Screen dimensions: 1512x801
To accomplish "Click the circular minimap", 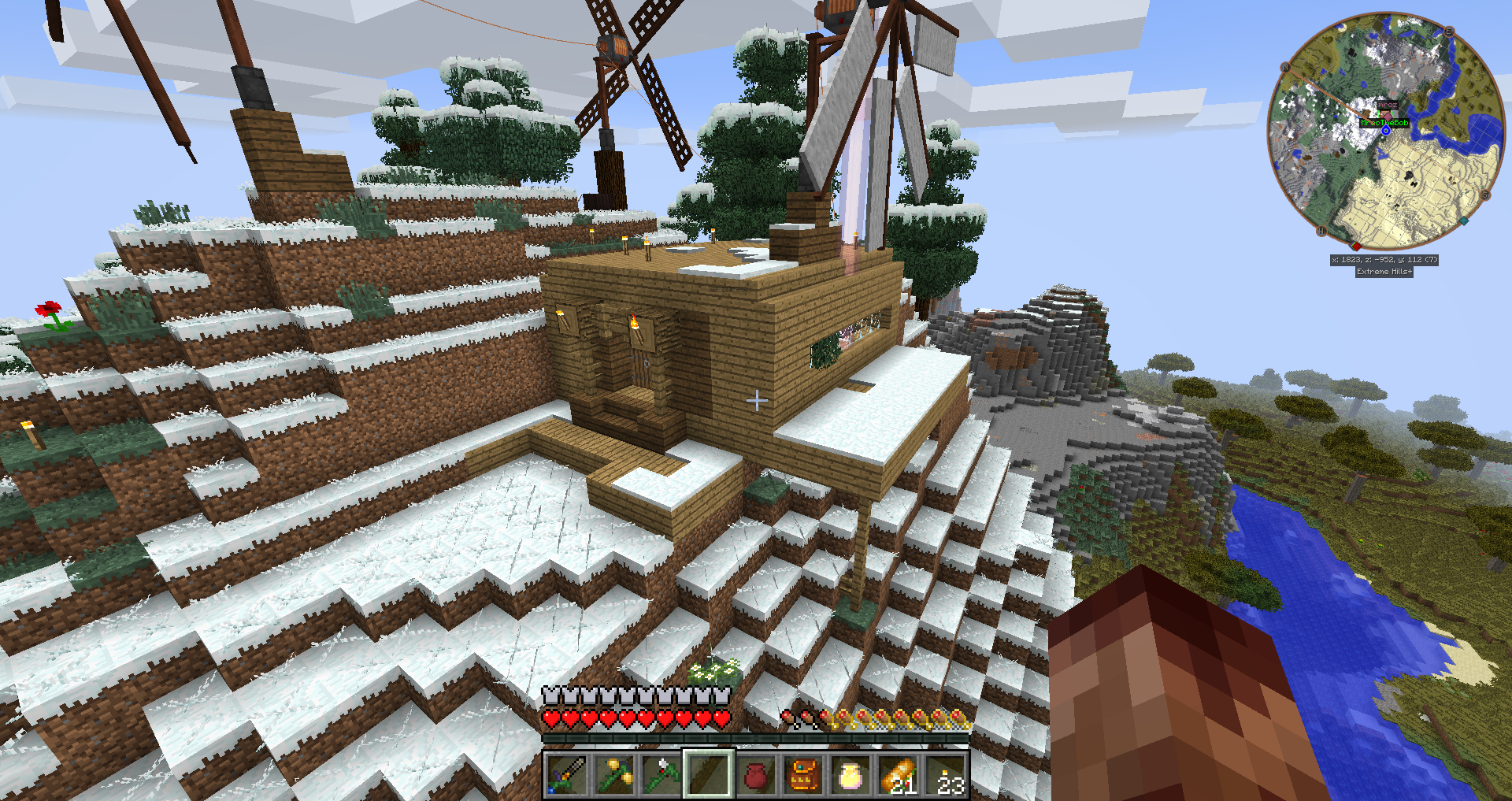I will tap(1386, 130).
